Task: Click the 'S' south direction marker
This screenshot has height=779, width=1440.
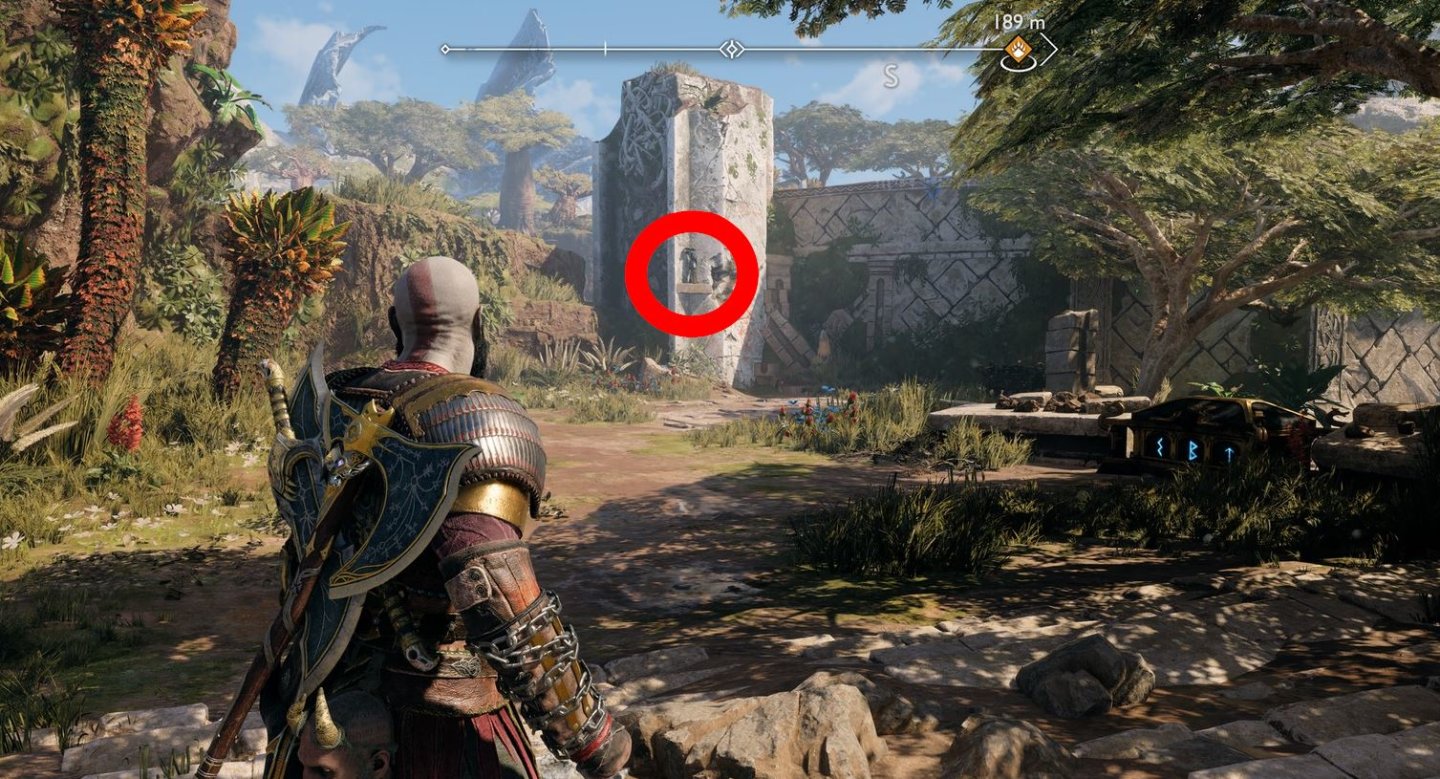Action: point(891,76)
